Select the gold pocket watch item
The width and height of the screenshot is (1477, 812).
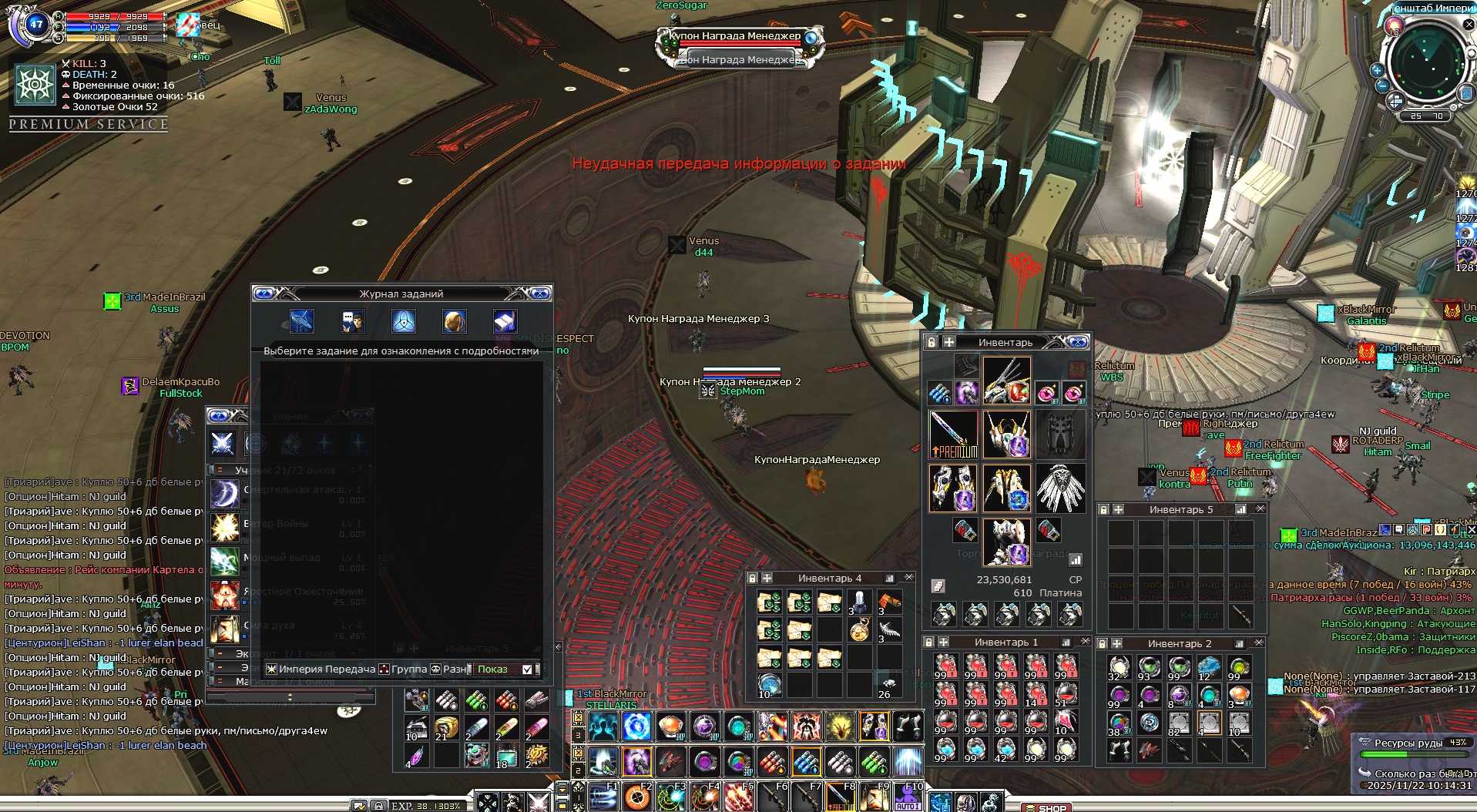(x=860, y=631)
